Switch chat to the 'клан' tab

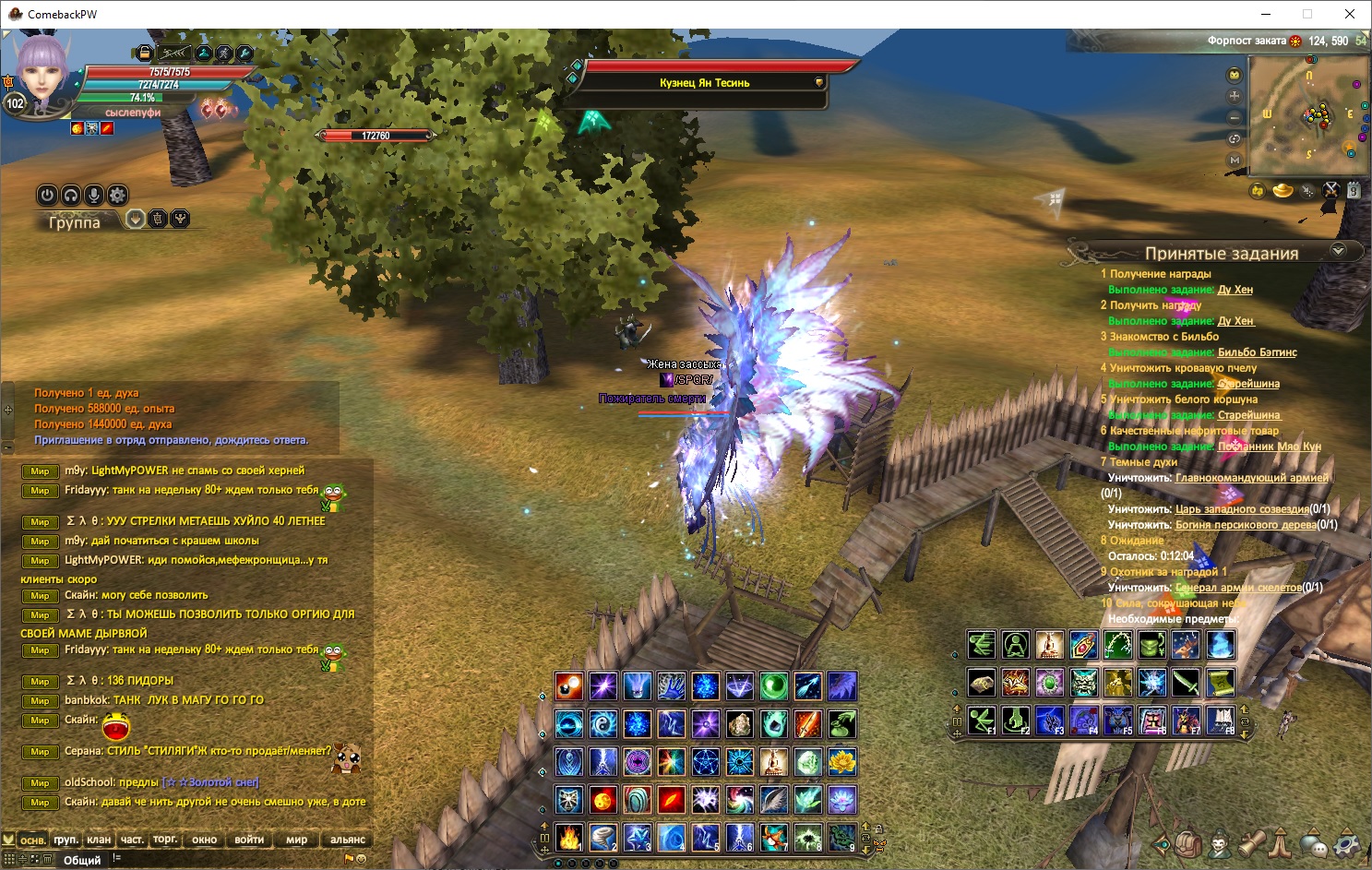click(99, 840)
